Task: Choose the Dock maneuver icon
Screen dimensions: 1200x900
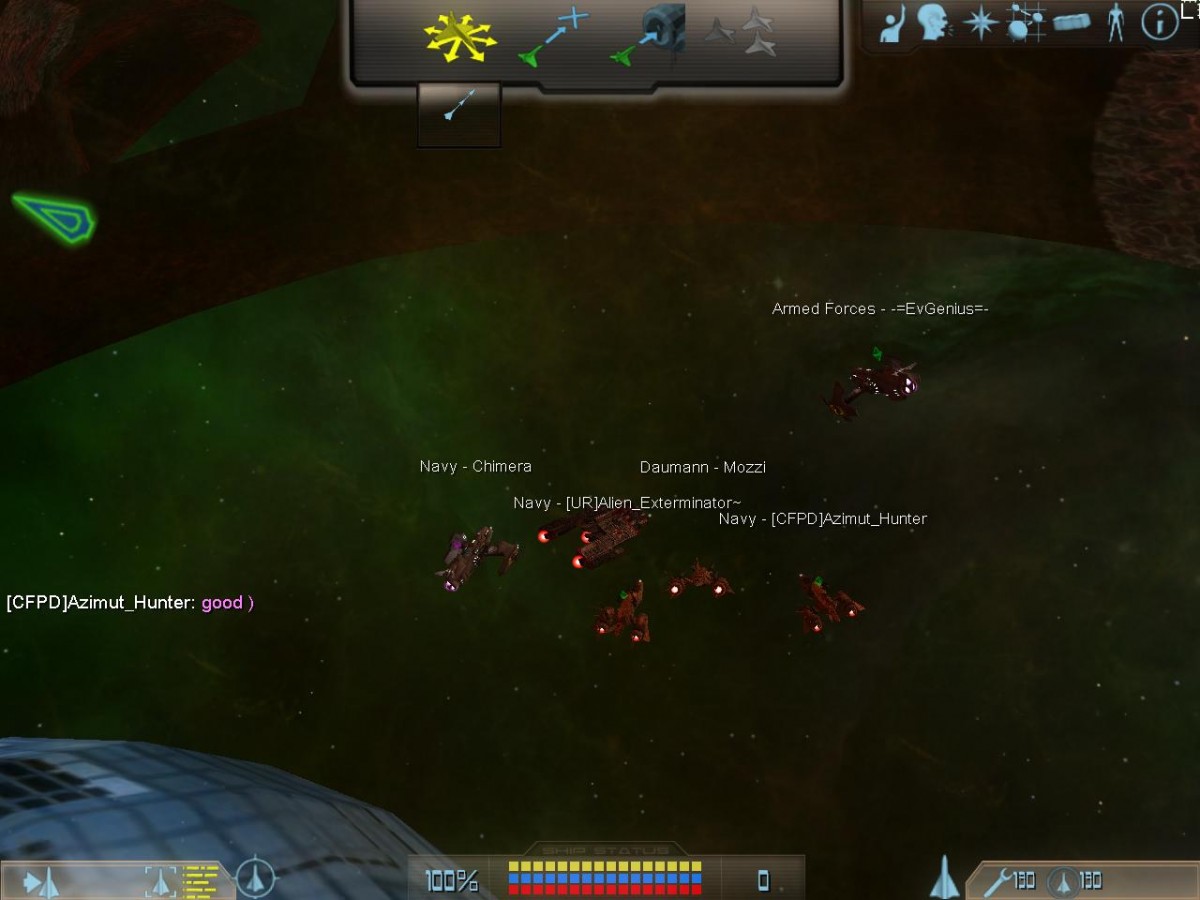Action: pos(650,35)
